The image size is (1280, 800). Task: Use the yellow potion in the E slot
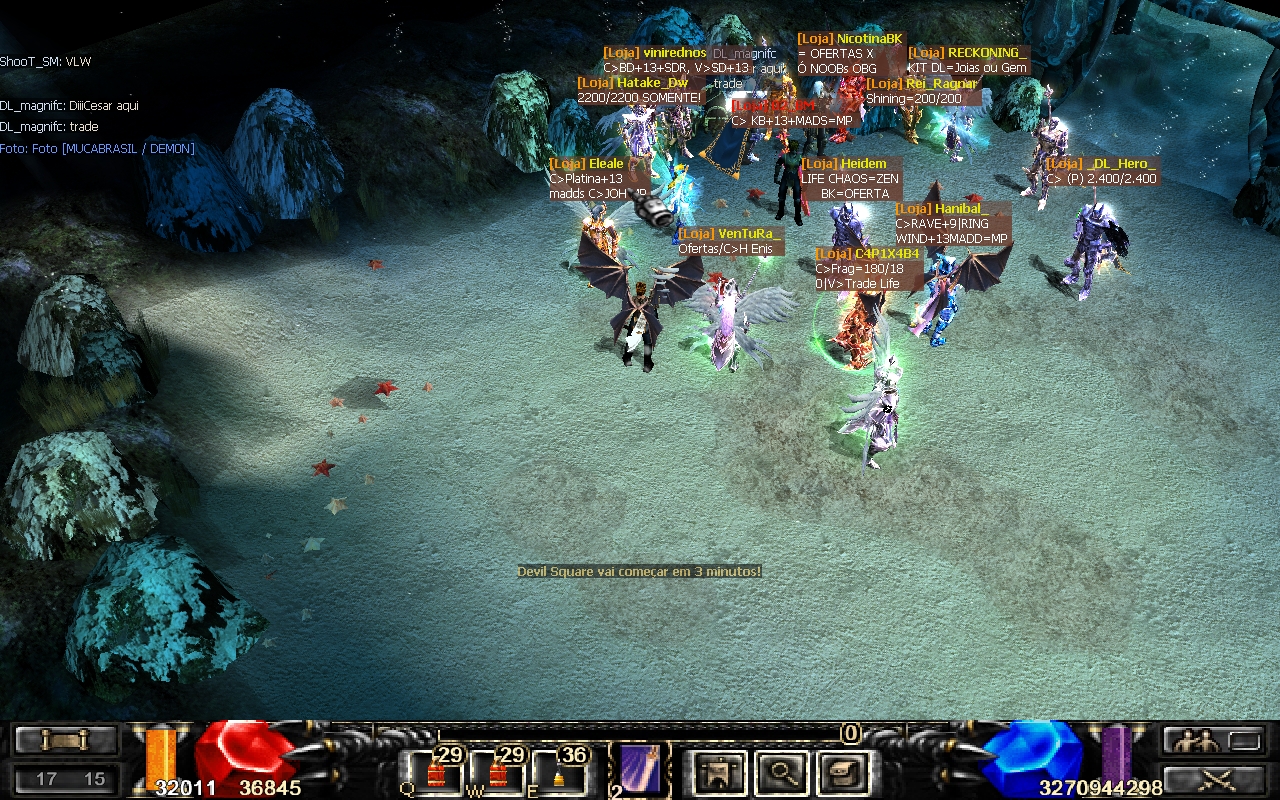[558, 772]
